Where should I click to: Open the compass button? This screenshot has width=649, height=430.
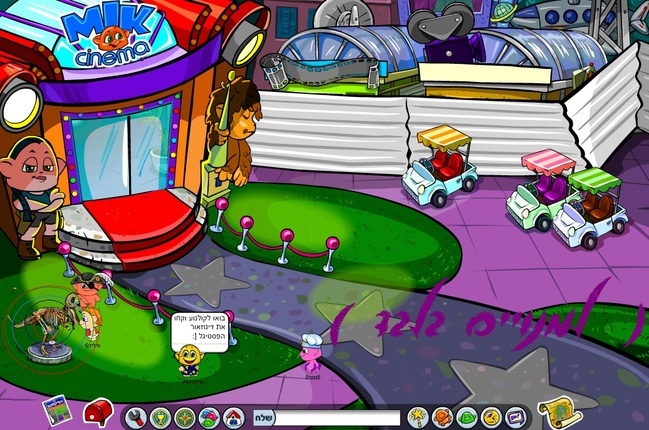185,416
